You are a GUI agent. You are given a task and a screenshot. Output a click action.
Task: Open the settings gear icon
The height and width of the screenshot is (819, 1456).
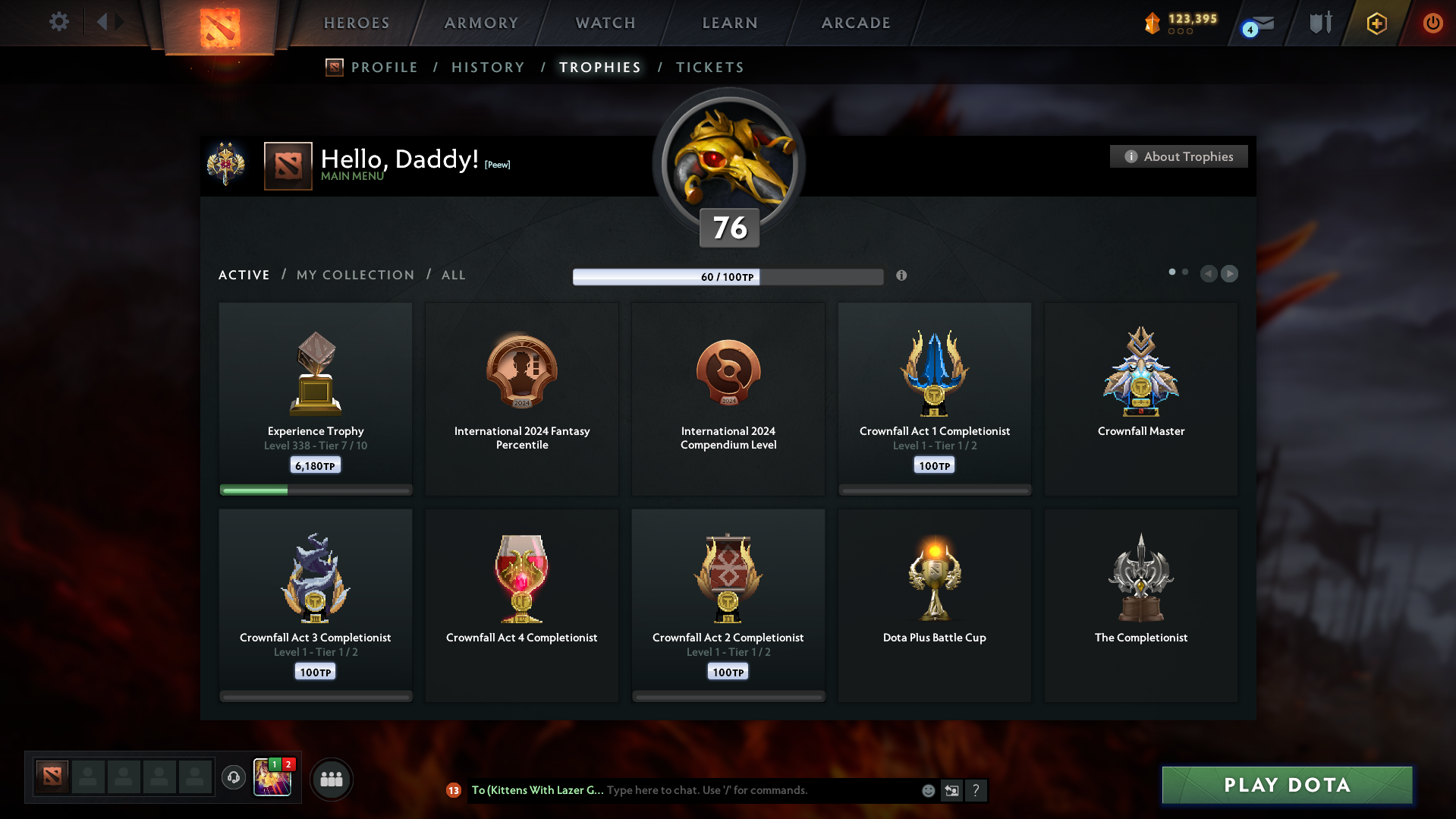(58, 22)
